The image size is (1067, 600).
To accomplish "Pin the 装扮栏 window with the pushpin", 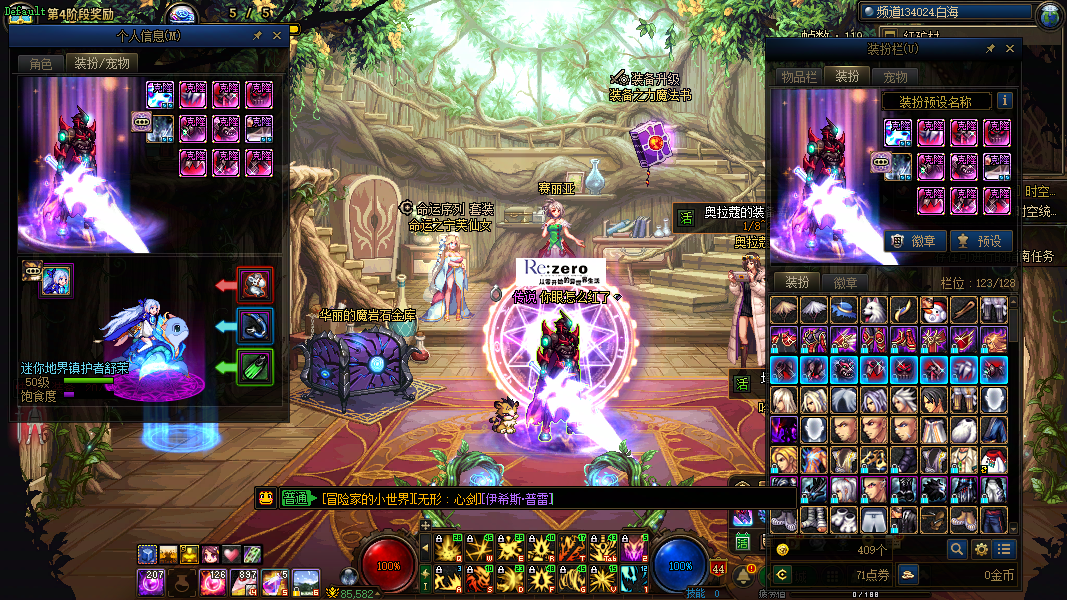I will (x=990, y=48).
